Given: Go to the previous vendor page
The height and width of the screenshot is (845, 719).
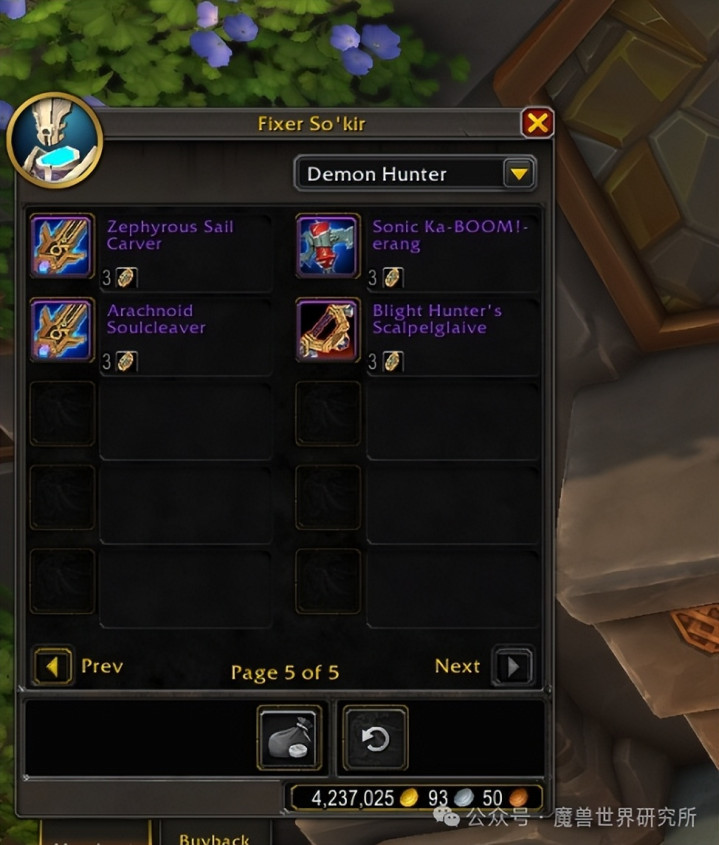Looking at the screenshot, I should click(x=54, y=667).
